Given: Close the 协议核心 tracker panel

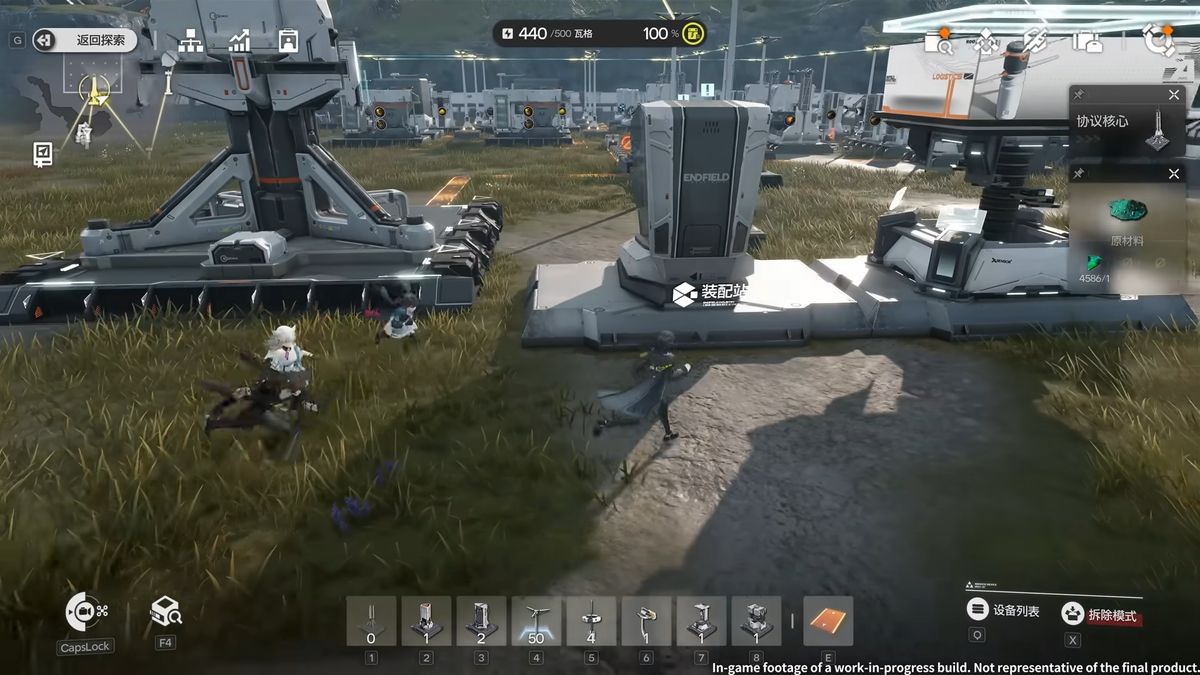Looking at the screenshot, I should click(1174, 95).
